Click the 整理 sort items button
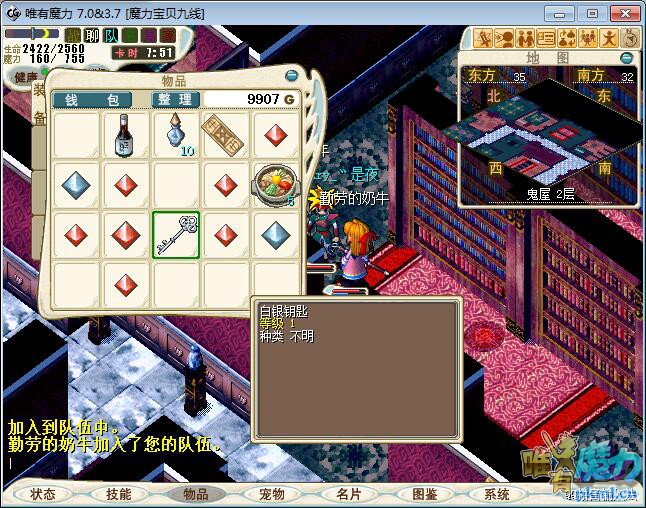 pos(174,100)
